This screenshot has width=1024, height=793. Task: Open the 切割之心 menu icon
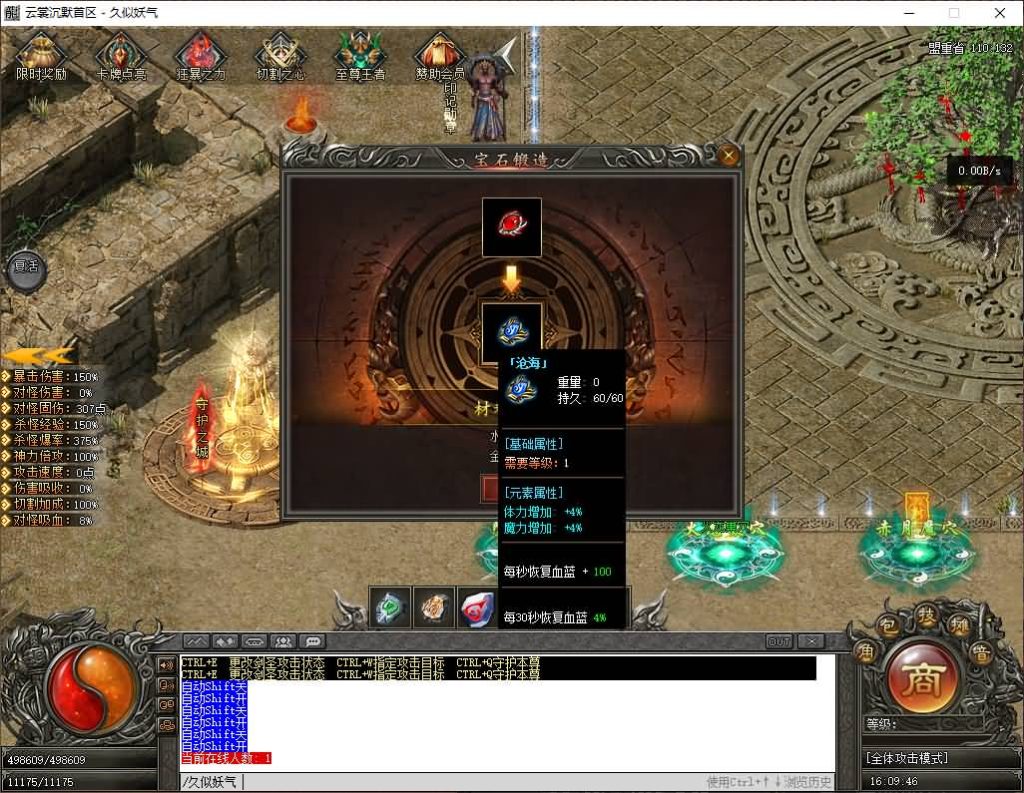coord(280,56)
